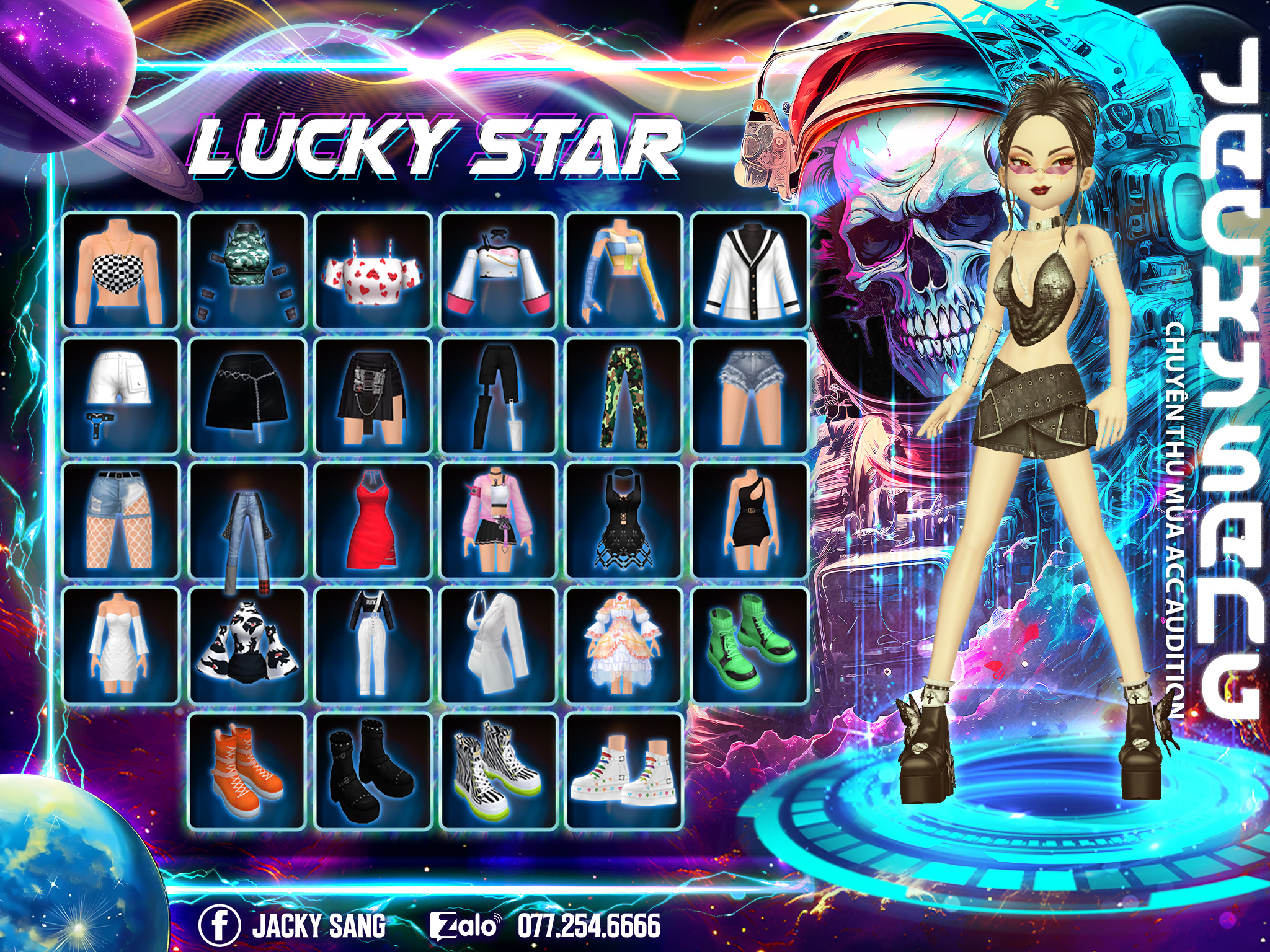Select denim shorts with fishnet tights
Screen dimensions: 1270x952
click(x=121, y=521)
